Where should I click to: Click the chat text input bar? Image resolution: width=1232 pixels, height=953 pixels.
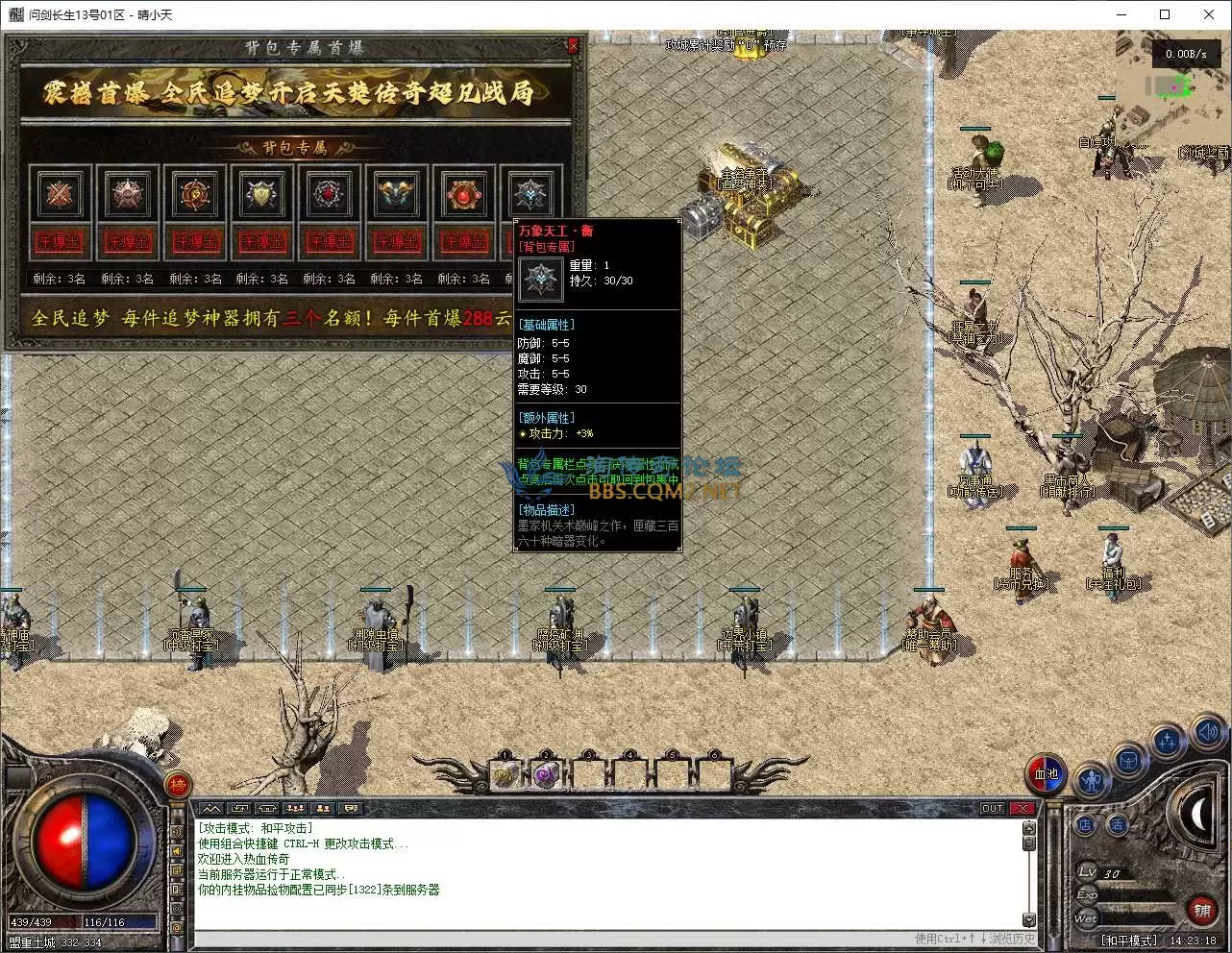548,938
